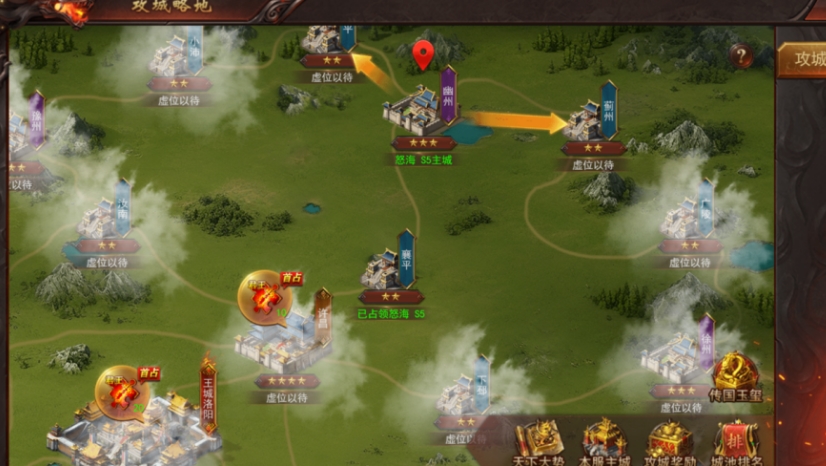View the 攻城奖励 rewards chest
The image size is (826, 466).
coord(670,442)
